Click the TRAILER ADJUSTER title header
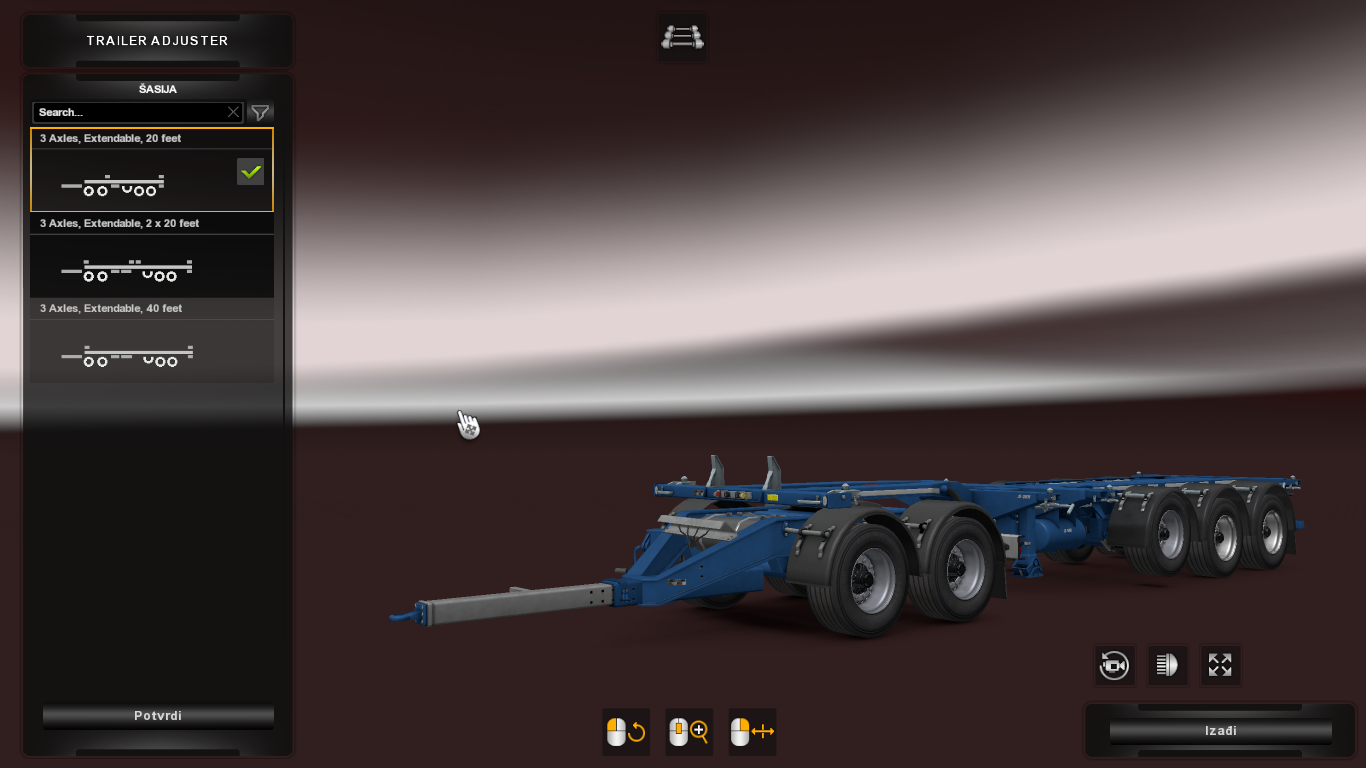This screenshot has height=768, width=1366. tap(157, 40)
